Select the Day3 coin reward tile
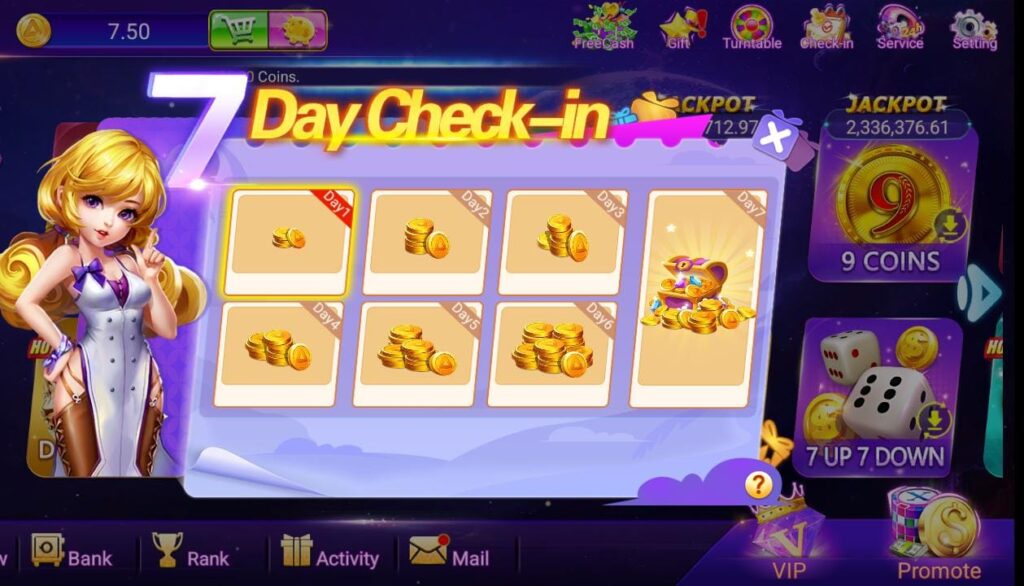This screenshot has height=586, width=1024. click(564, 241)
